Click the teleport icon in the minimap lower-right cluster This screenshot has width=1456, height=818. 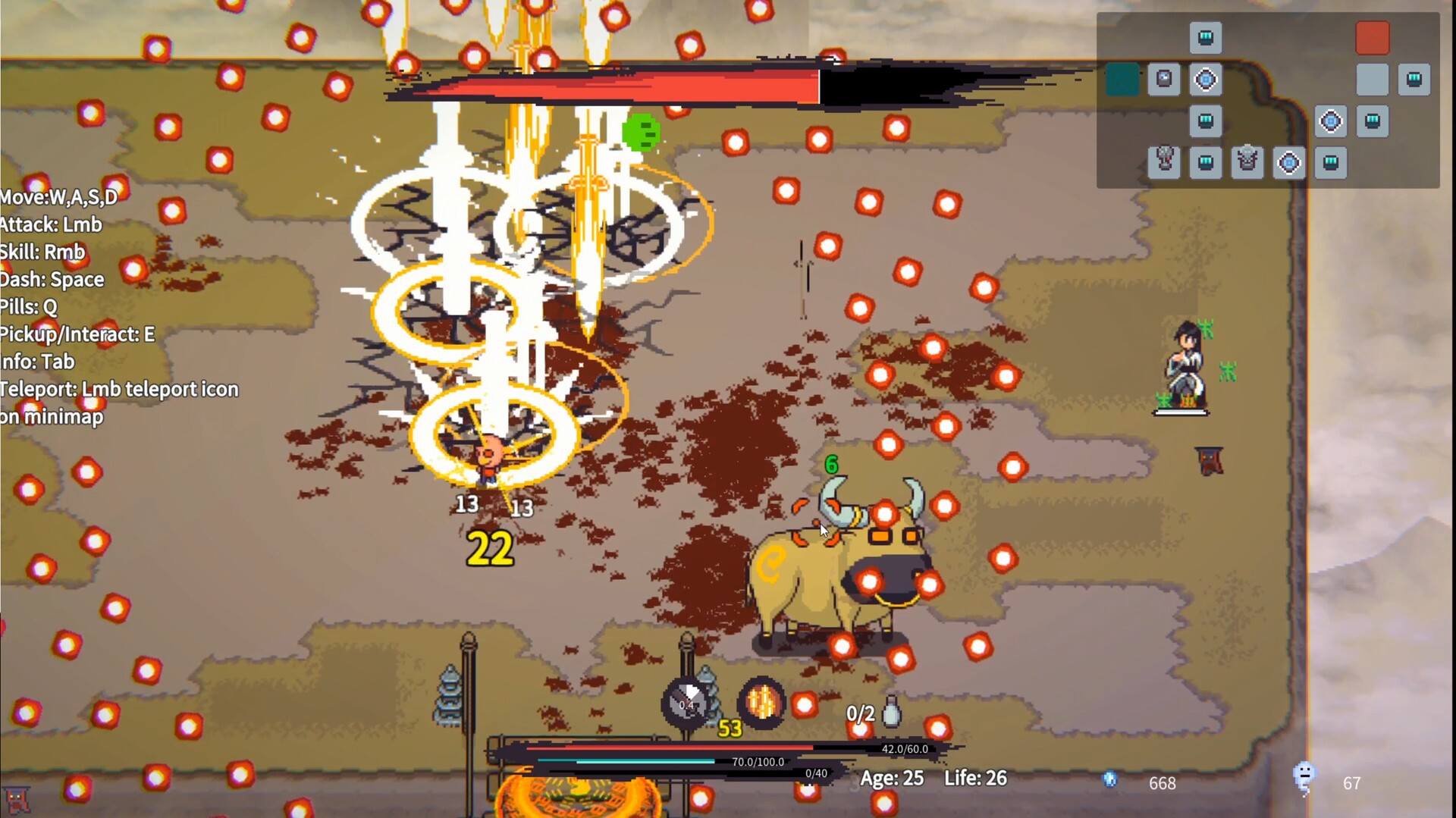point(1331,121)
